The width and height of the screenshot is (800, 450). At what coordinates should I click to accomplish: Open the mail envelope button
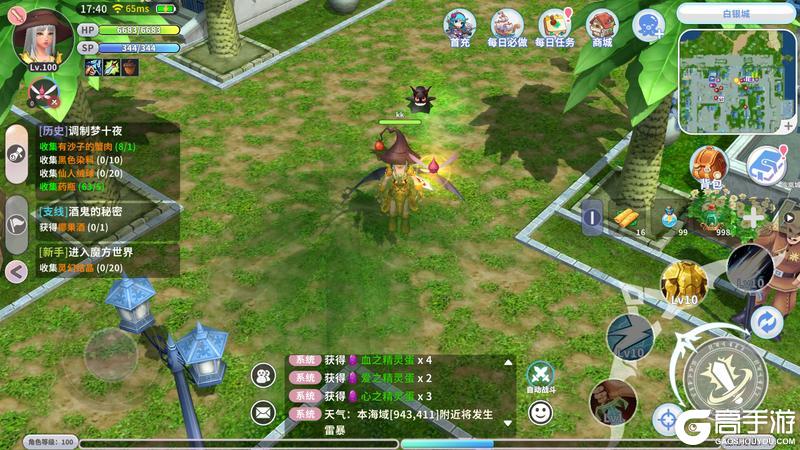264,410
